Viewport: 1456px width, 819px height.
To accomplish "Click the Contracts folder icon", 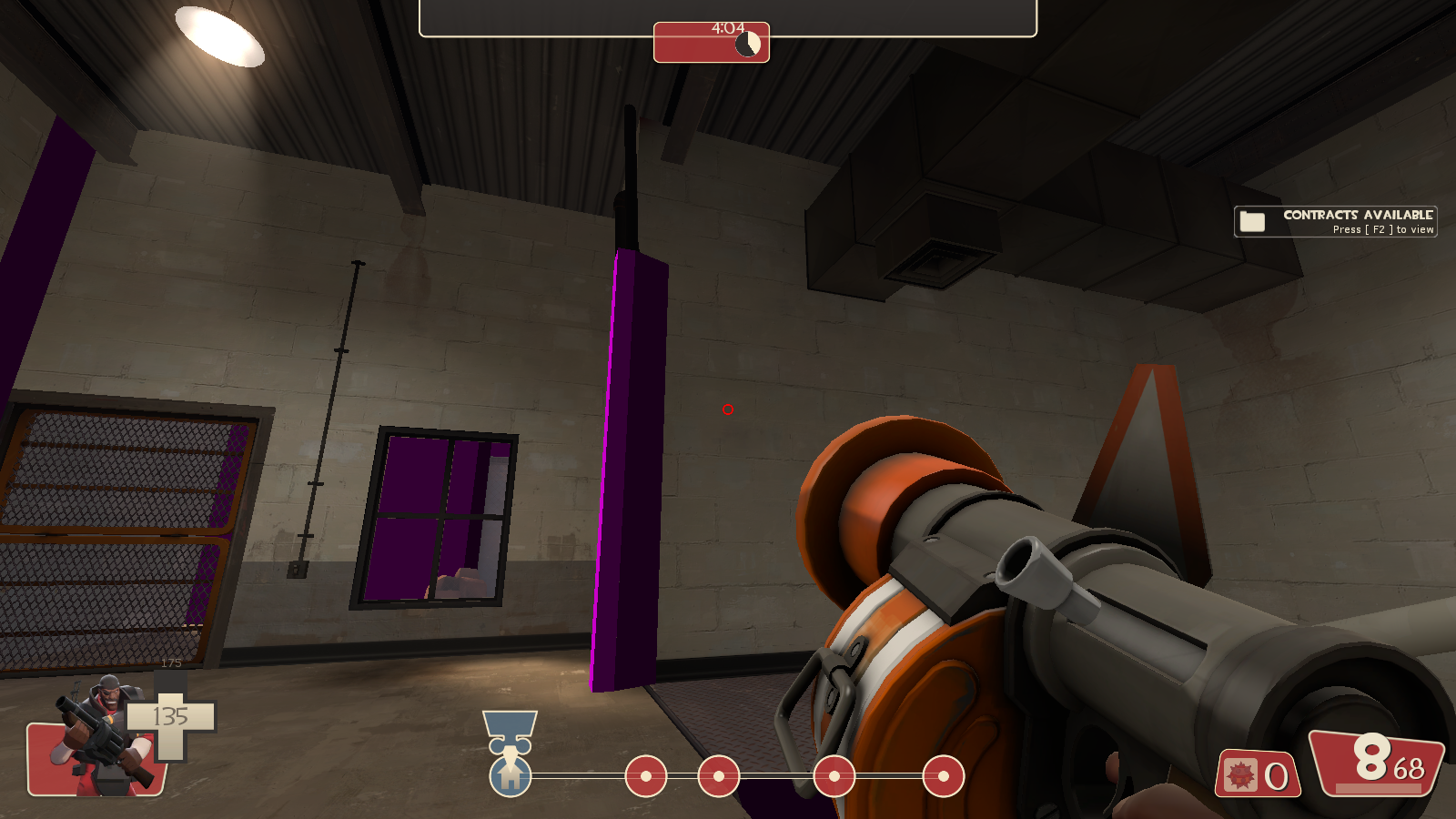I will (x=1253, y=219).
